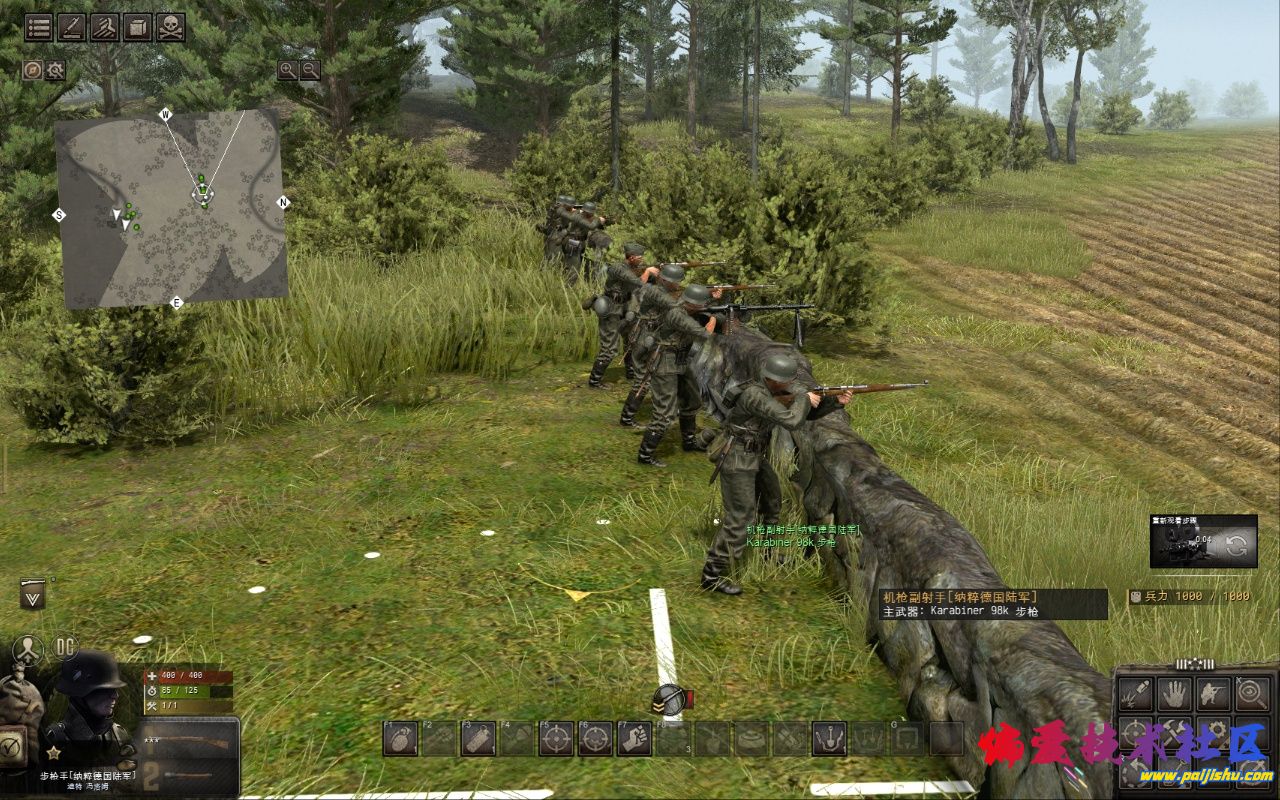This screenshot has width=1280, height=800.
Task: Activate the clenched fist melee ability
Action: (x=634, y=738)
